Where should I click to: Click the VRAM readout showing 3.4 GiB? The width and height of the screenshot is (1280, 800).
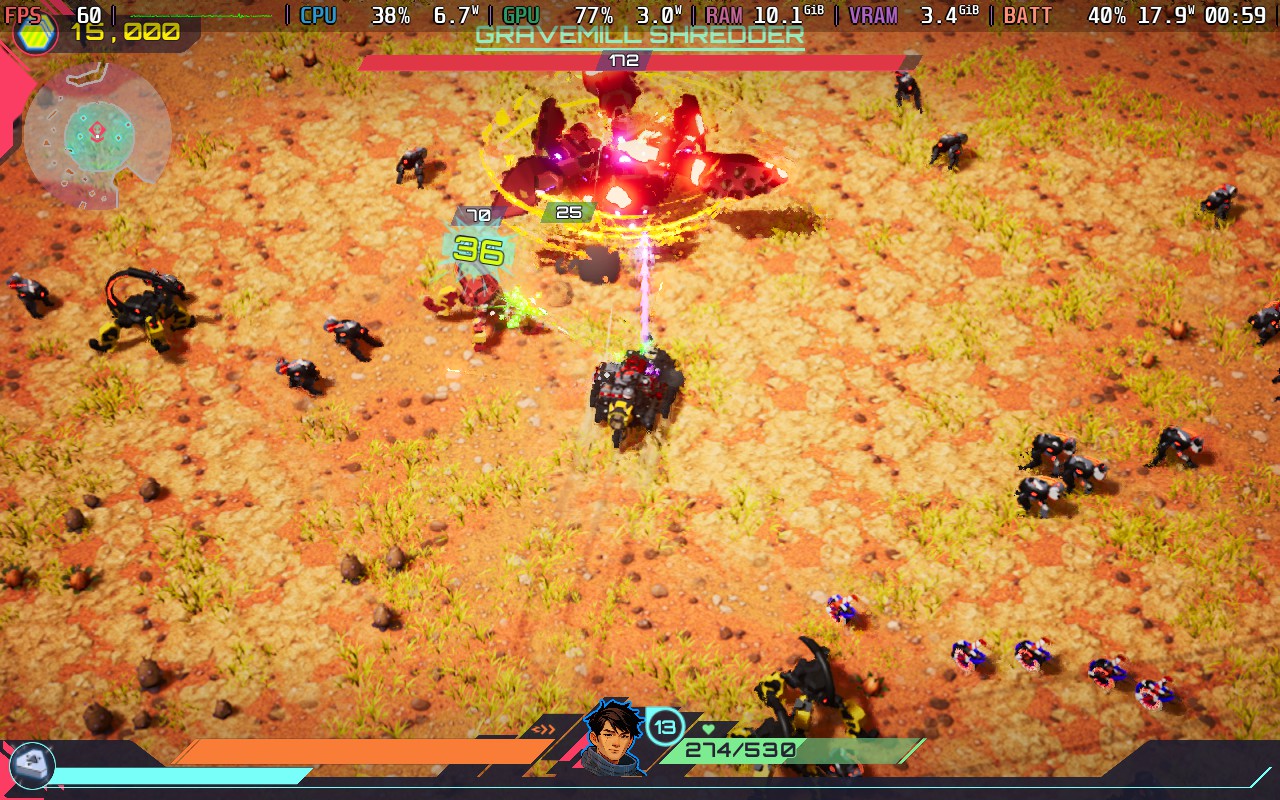coord(949,15)
